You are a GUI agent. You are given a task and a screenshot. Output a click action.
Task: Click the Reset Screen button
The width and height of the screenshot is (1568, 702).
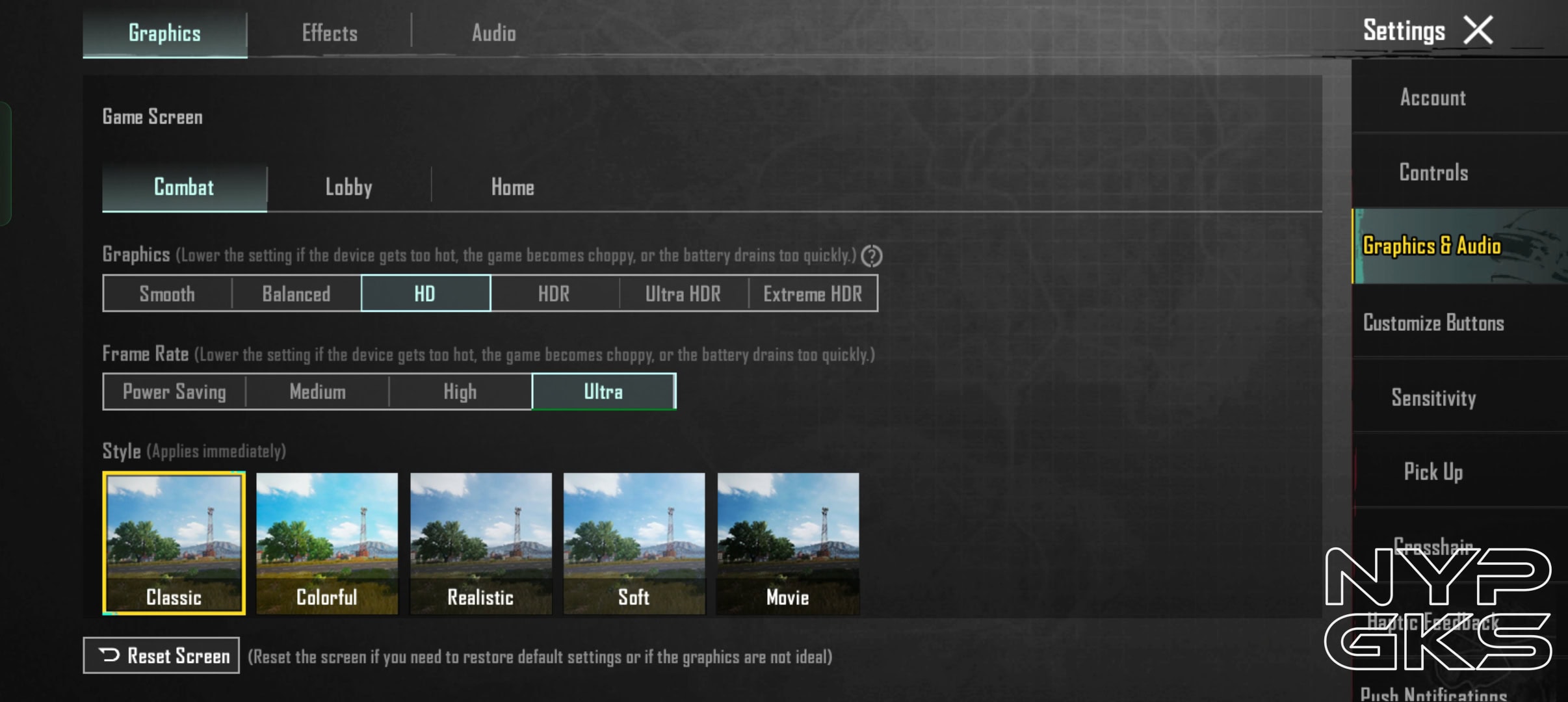161,655
